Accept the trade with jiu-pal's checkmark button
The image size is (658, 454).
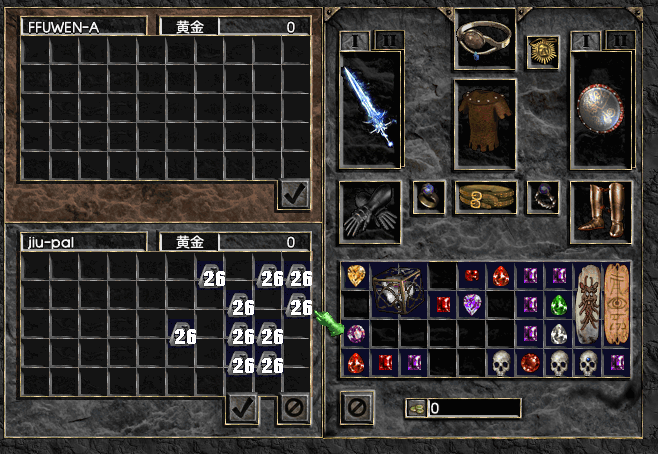click(x=242, y=406)
